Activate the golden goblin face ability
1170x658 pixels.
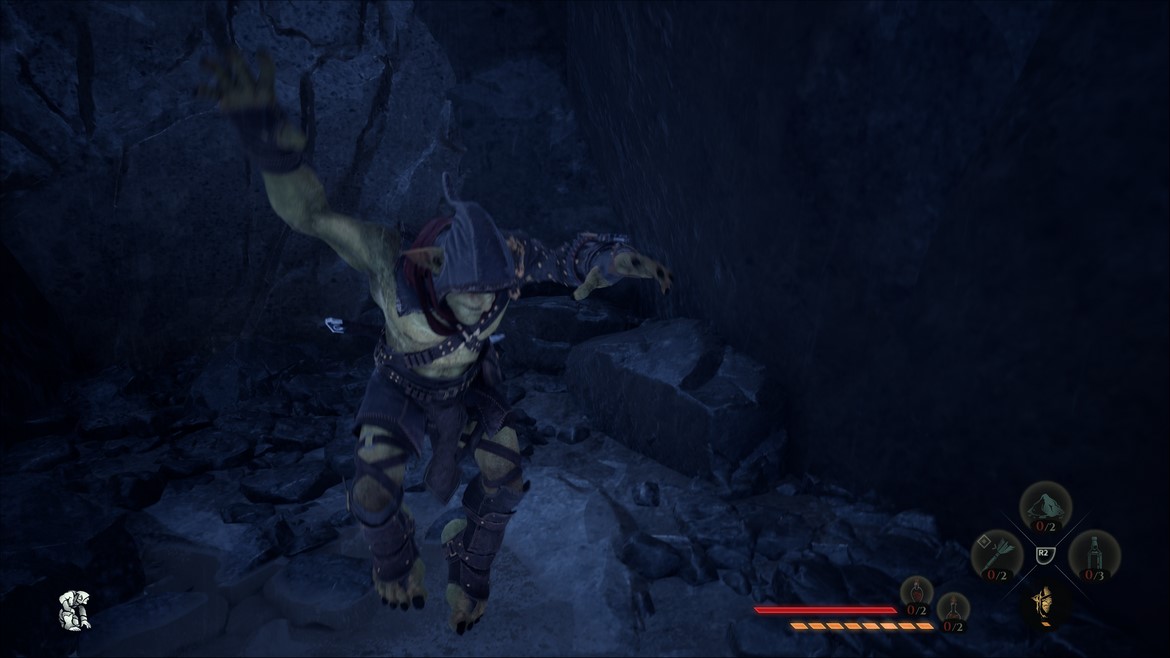coord(1045,603)
